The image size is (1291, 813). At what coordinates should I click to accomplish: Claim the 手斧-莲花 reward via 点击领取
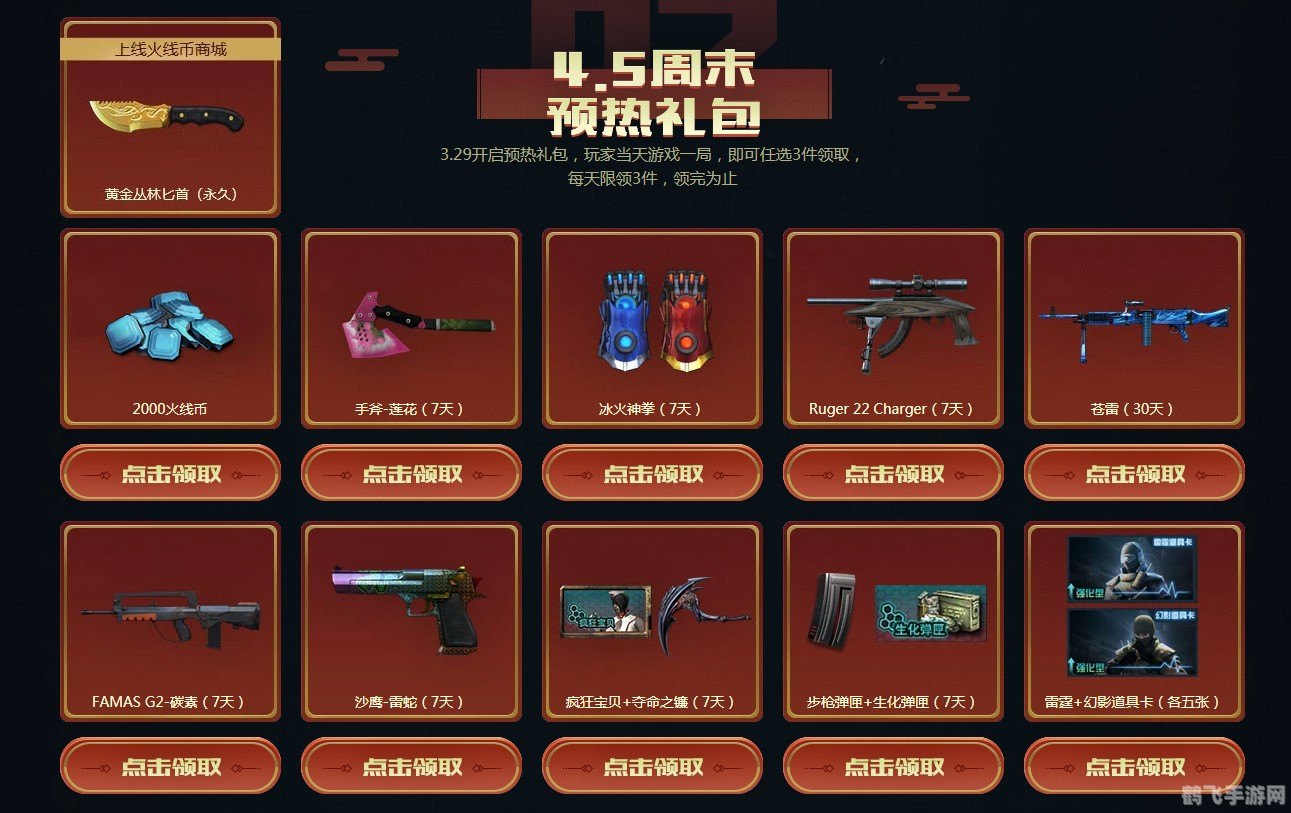[x=410, y=473]
